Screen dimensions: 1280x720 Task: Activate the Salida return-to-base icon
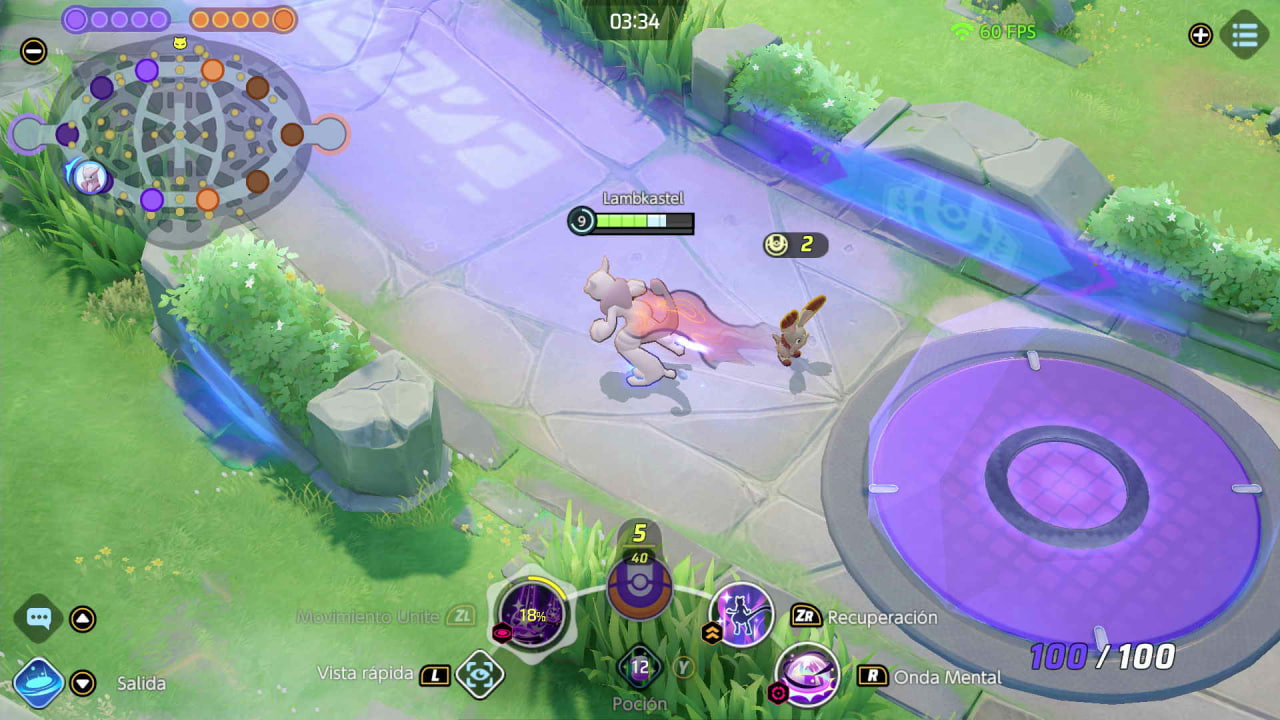(x=39, y=683)
